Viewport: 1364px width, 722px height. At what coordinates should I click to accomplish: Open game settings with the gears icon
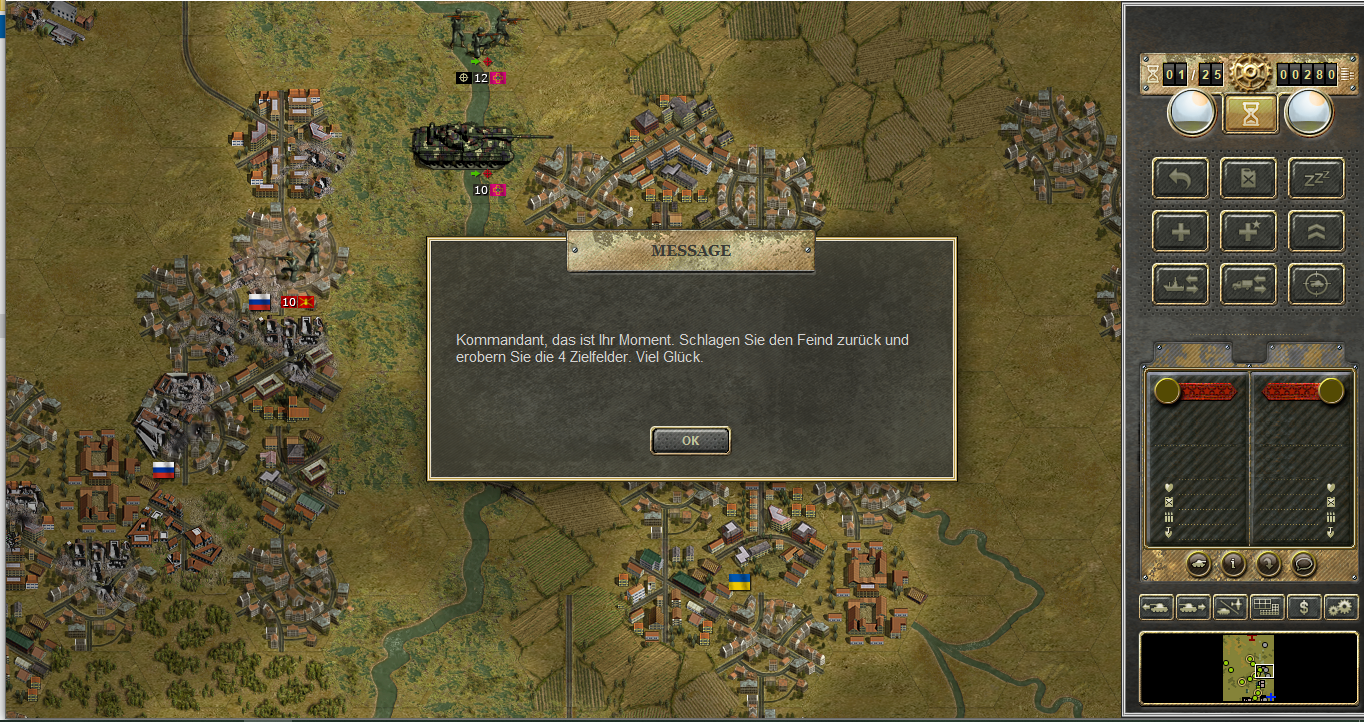click(1341, 606)
